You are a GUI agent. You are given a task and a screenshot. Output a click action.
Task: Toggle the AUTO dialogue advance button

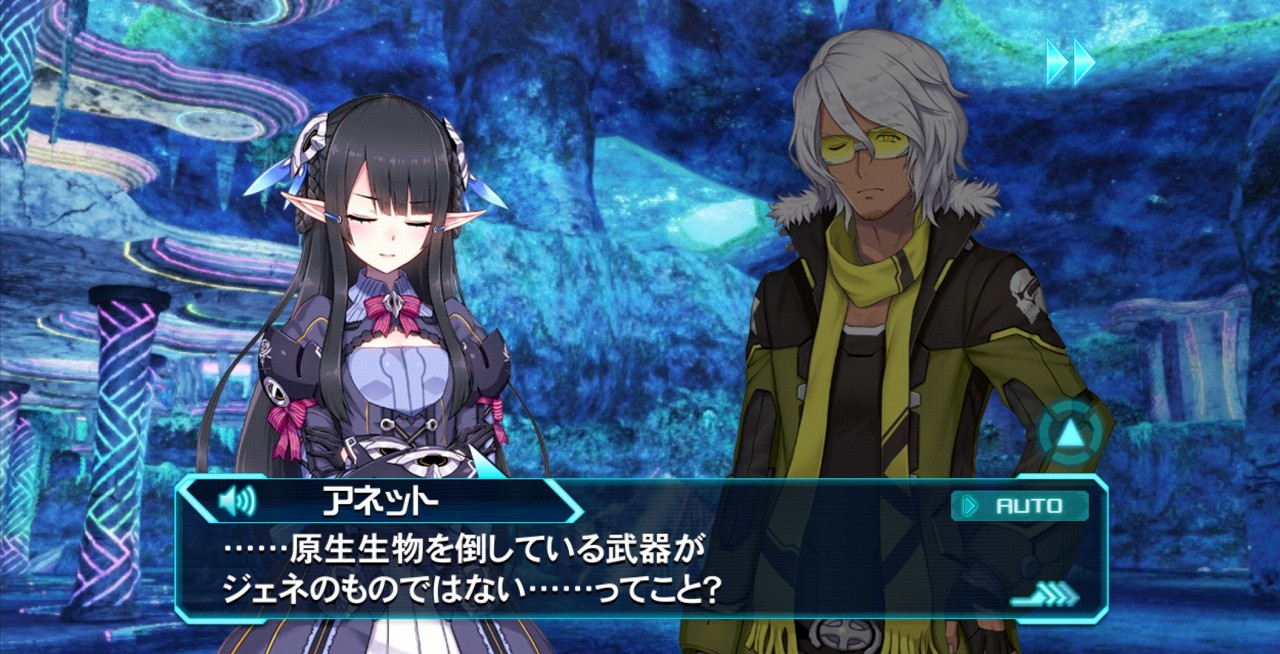tap(1019, 506)
